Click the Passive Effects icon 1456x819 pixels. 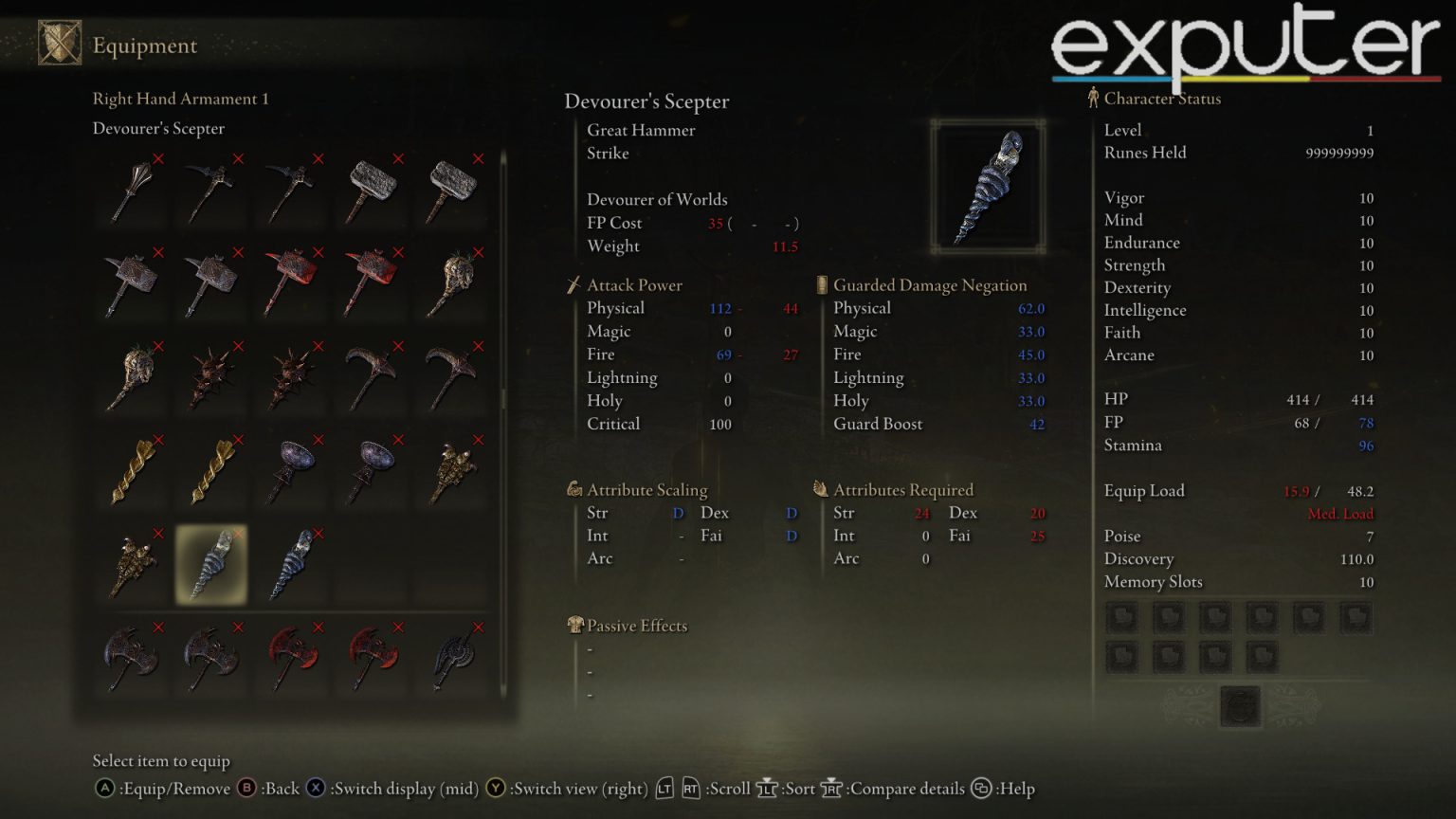click(574, 625)
